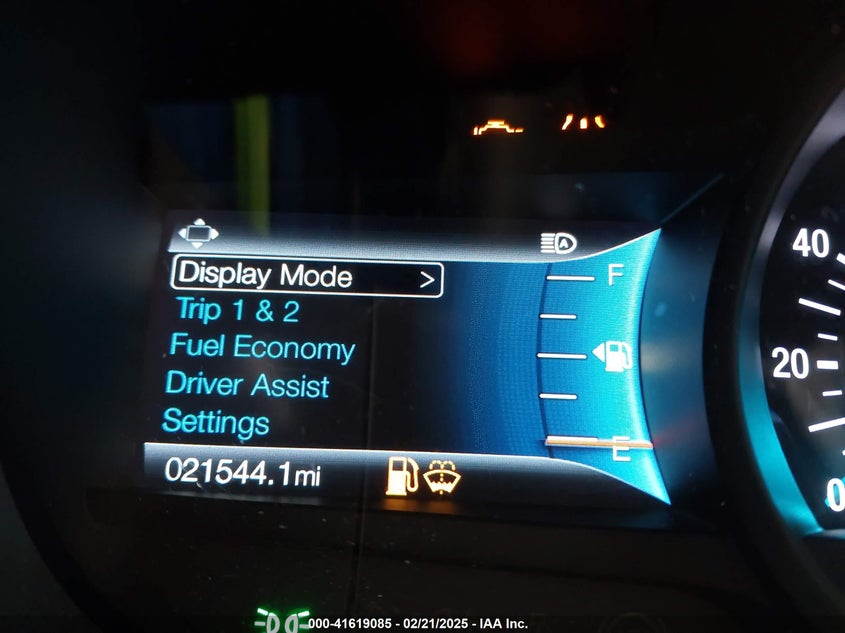Open the Trip 1 & 2 menu
This screenshot has height=633, width=845.
pos(237,311)
